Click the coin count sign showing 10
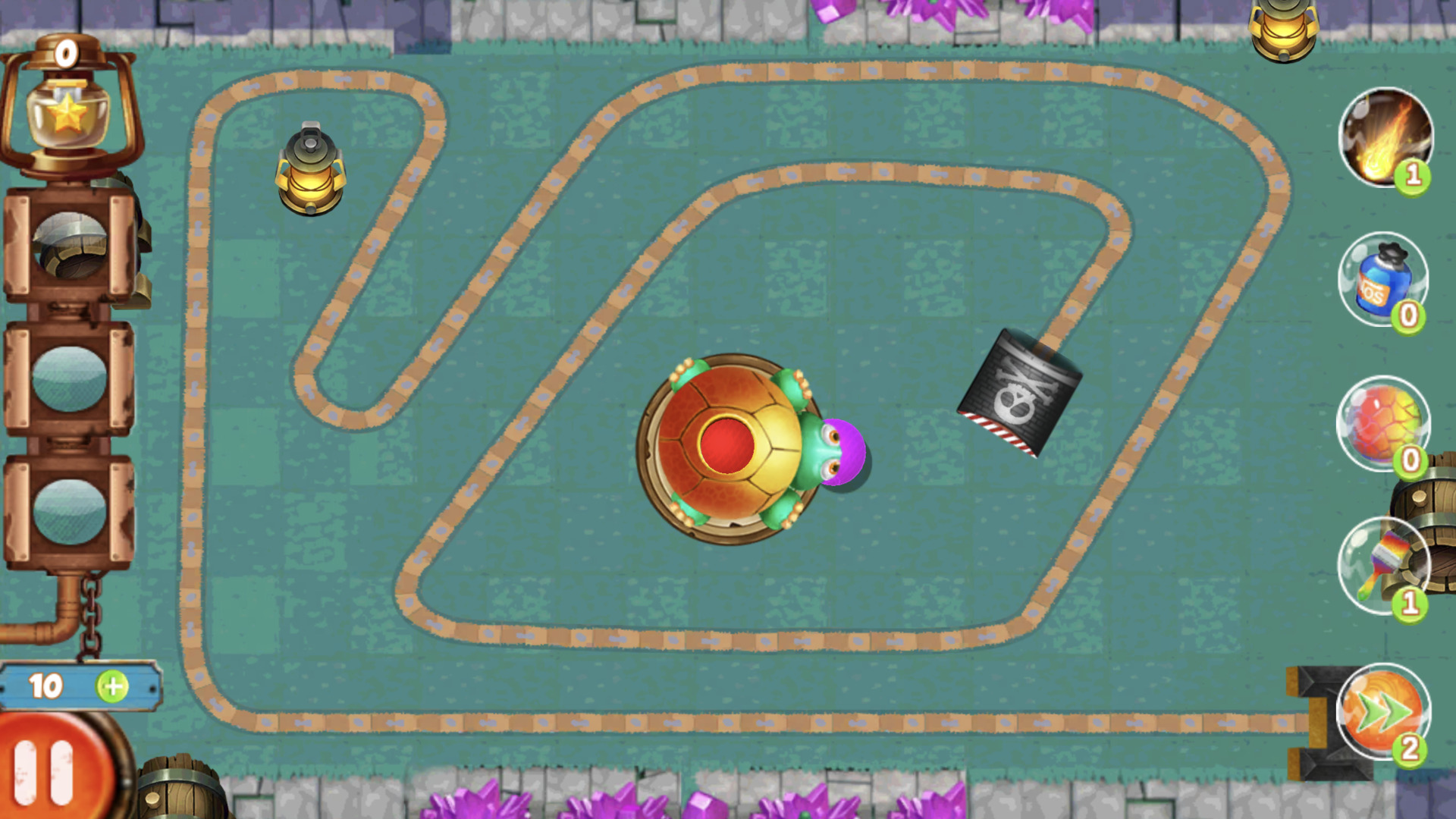The height and width of the screenshot is (819, 1456). coord(47,685)
